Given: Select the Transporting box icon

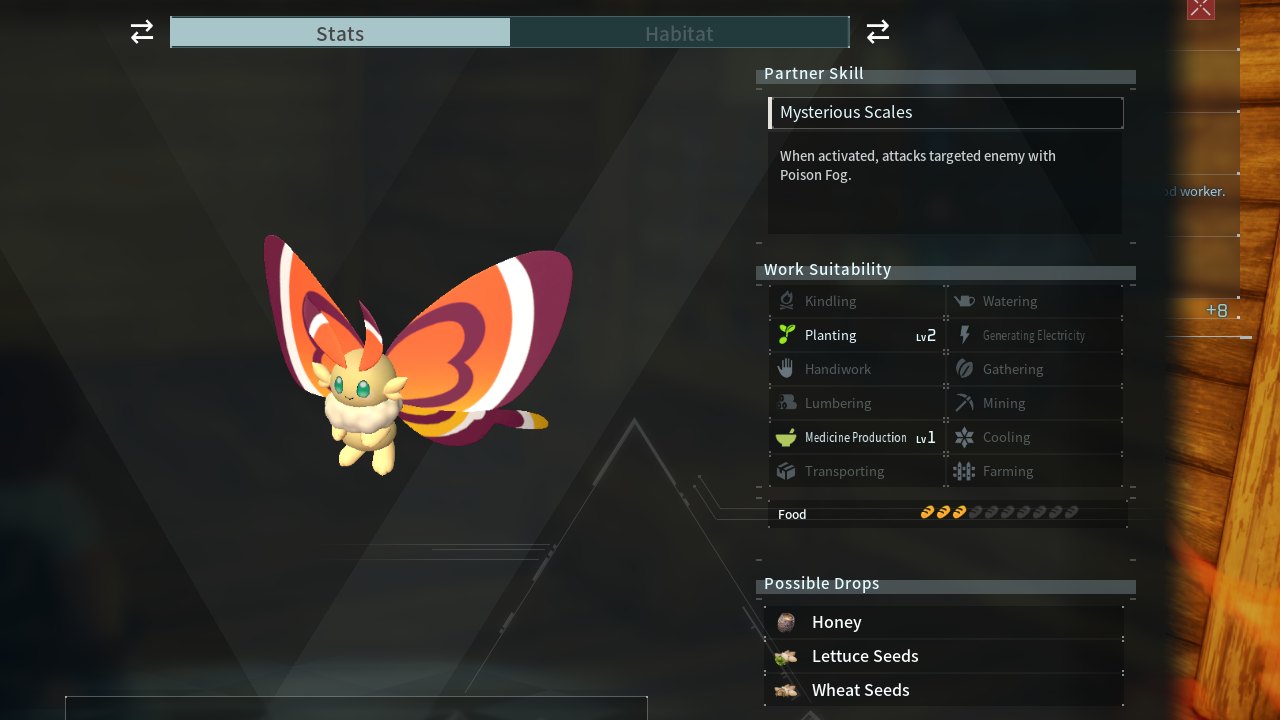Looking at the screenshot, I should 786,471.
